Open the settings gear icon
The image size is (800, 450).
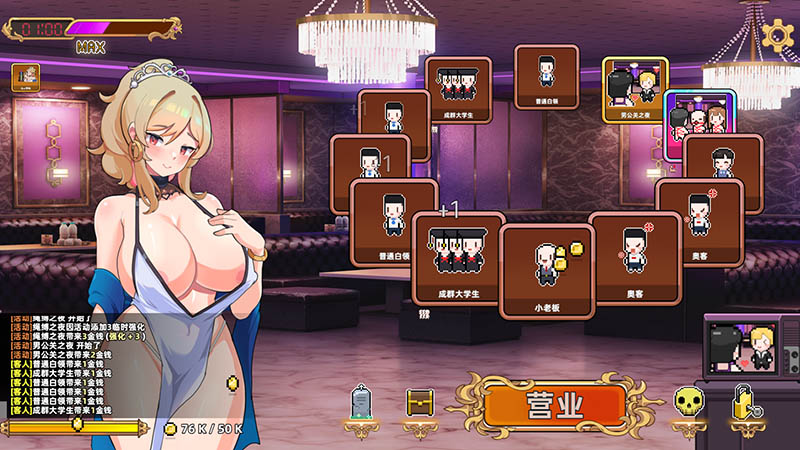pyautogui.click(x=777, y=32)
